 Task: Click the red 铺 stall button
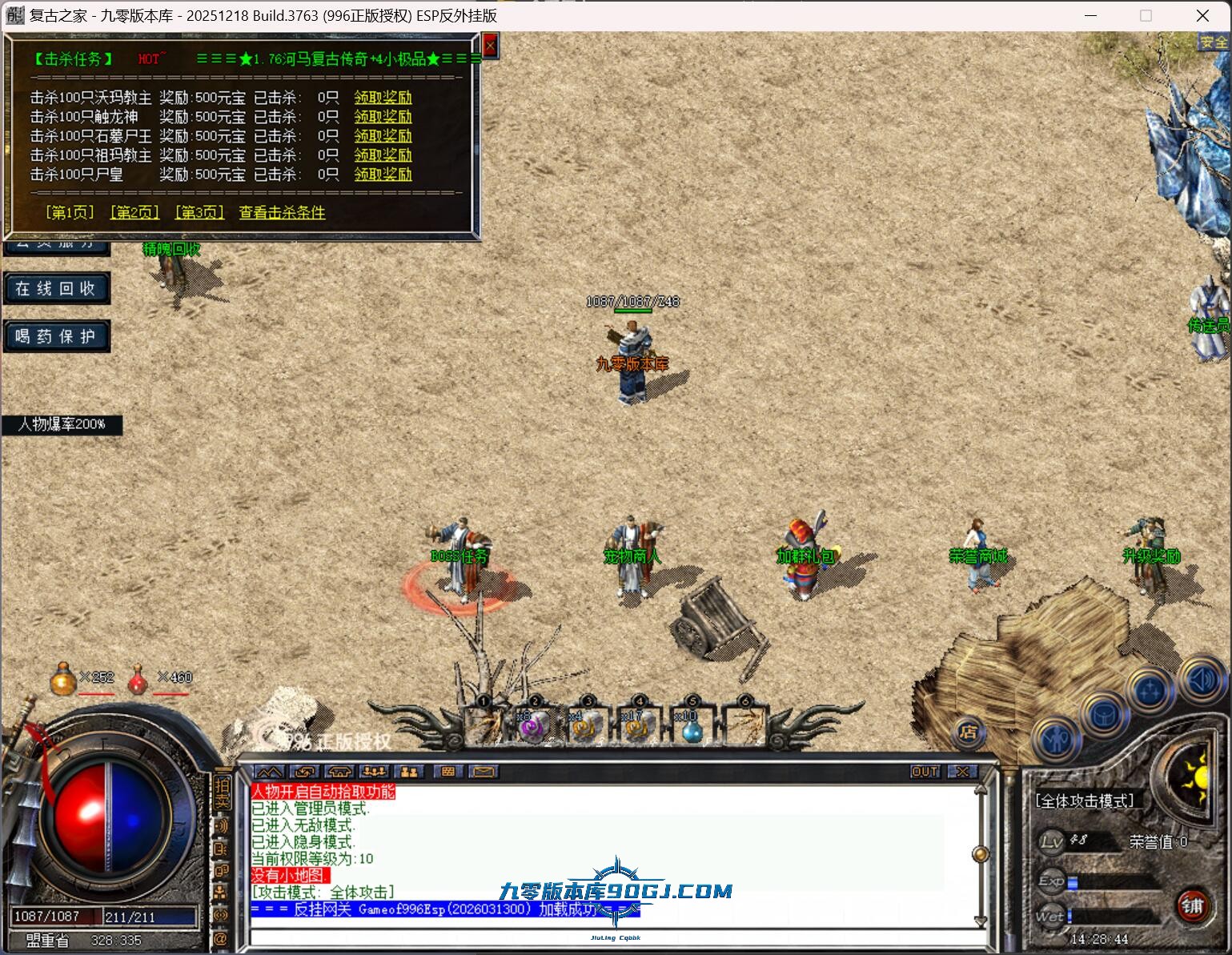1192,906
